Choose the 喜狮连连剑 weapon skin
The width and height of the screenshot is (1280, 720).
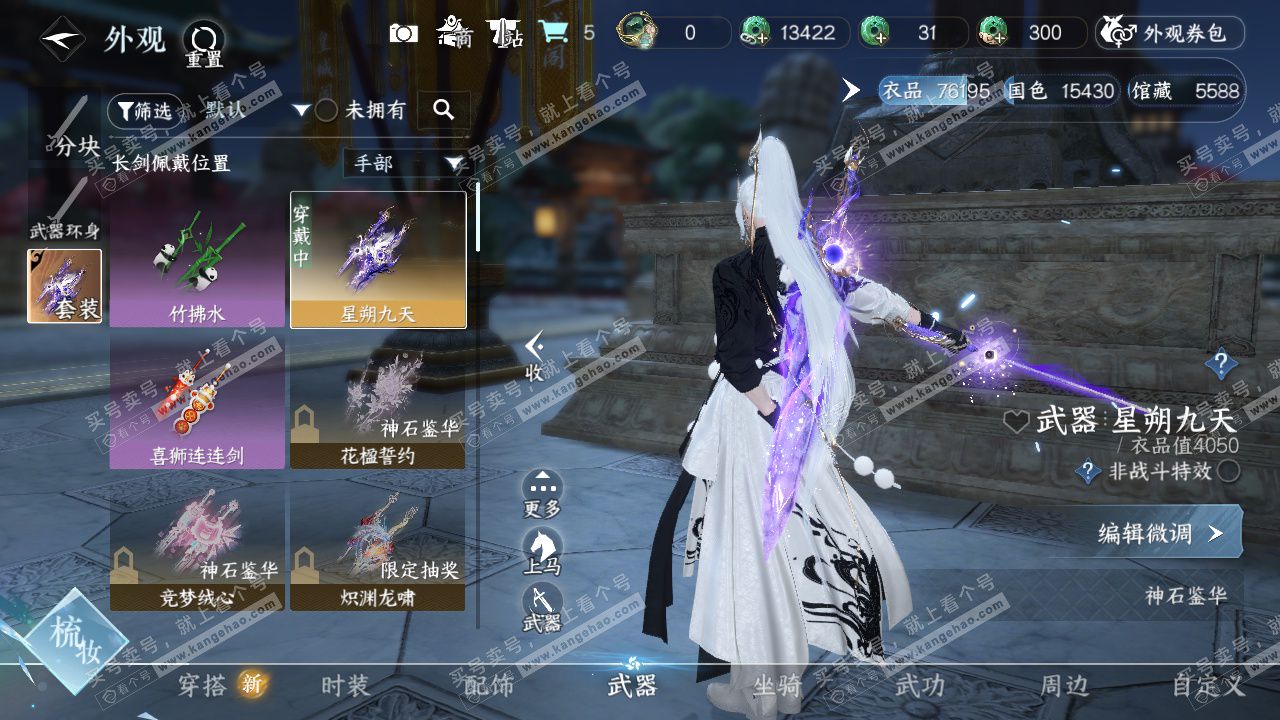click(x=197, y=403)
